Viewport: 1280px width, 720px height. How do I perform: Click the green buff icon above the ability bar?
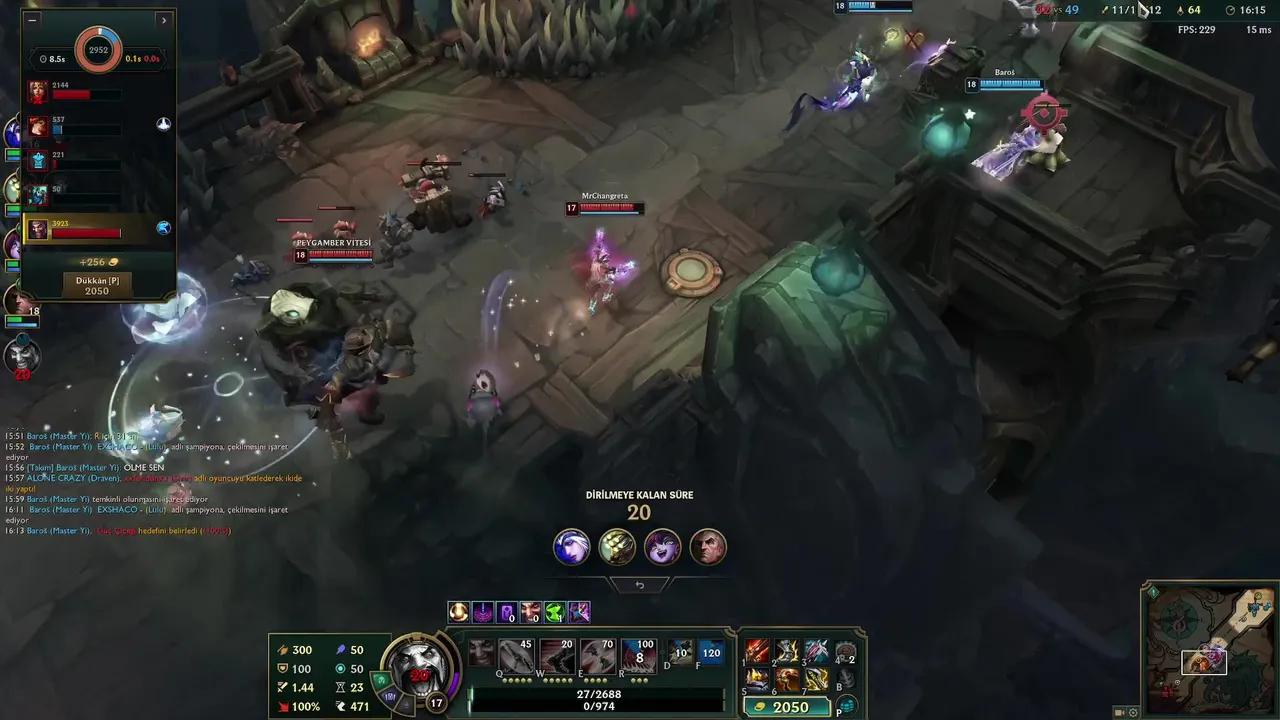(554, 612)
